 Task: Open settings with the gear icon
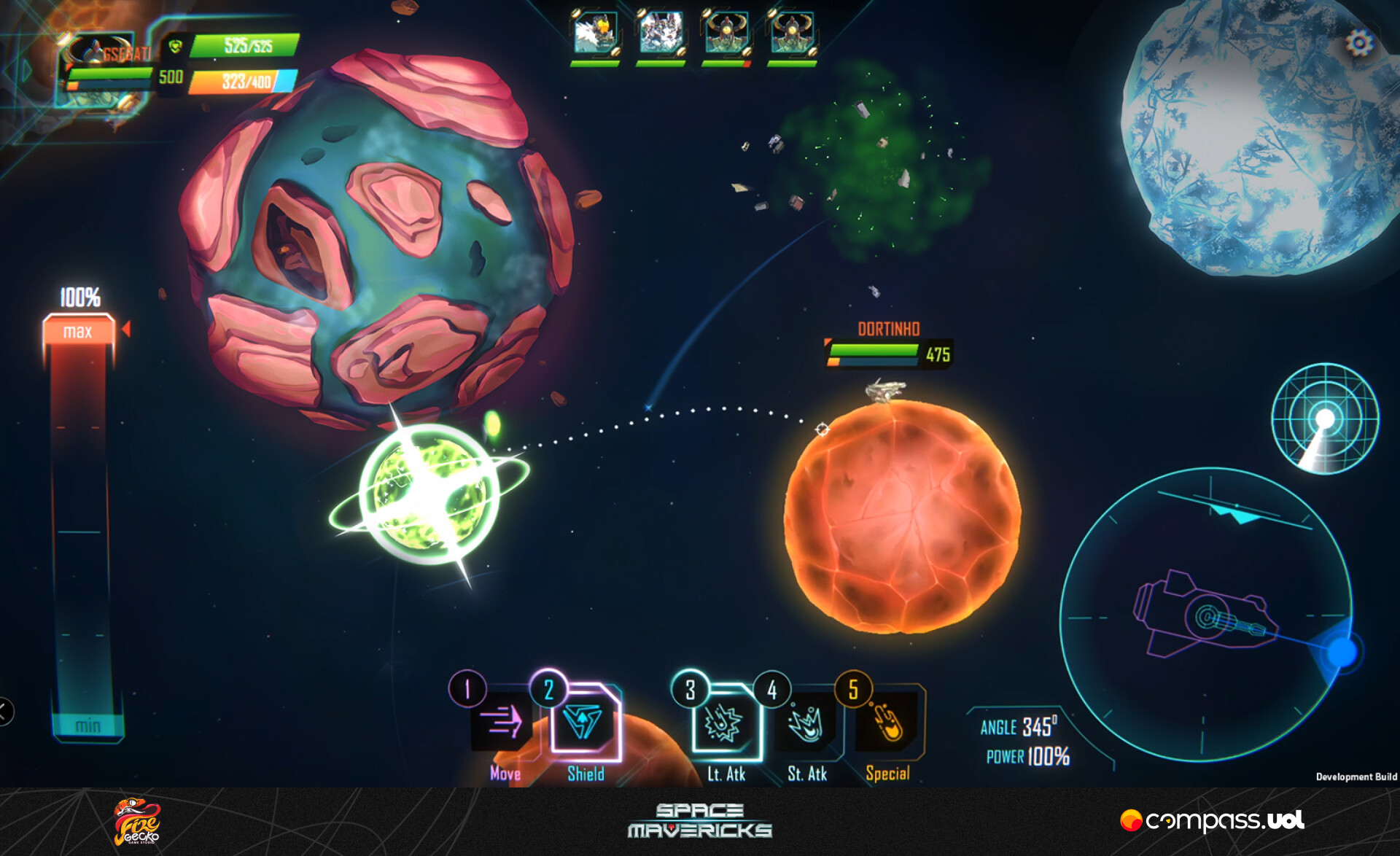(x=1359, y=43)
